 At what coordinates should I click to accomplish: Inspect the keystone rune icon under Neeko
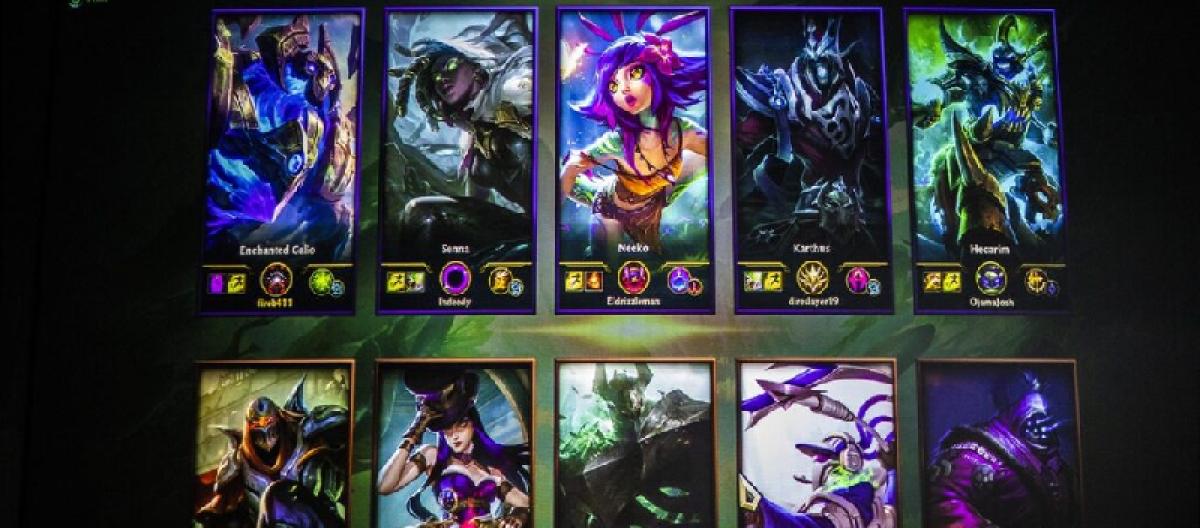click(x=634, y=277)
